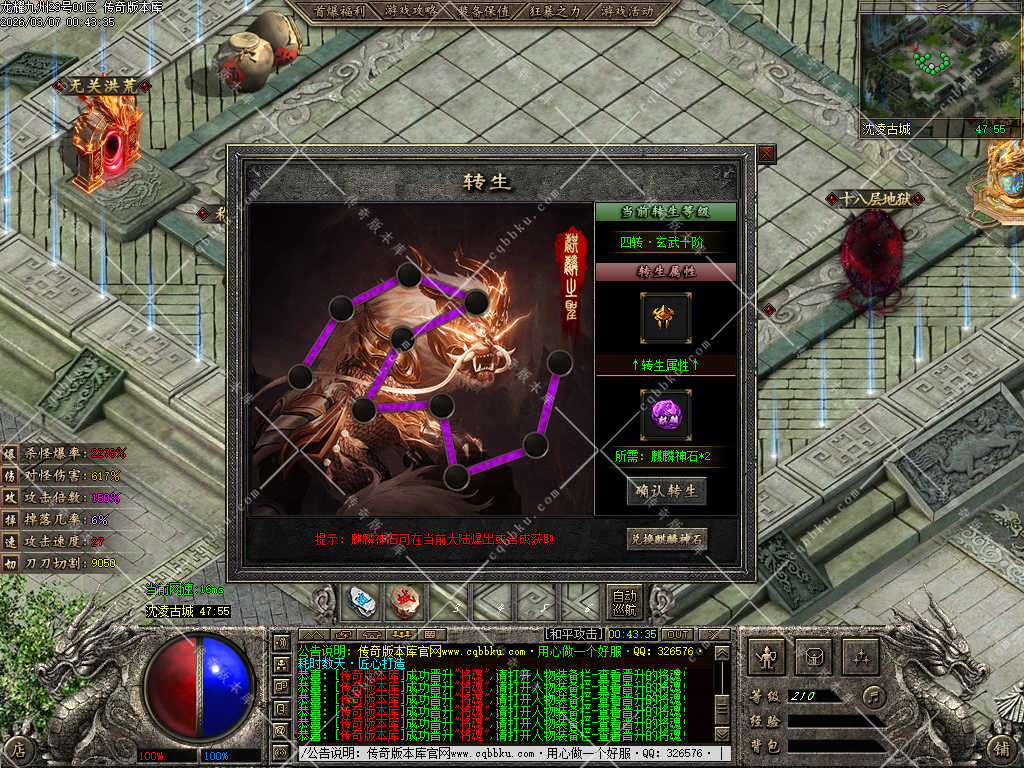Open the 游戏活动 events menu

click(627, 11)
